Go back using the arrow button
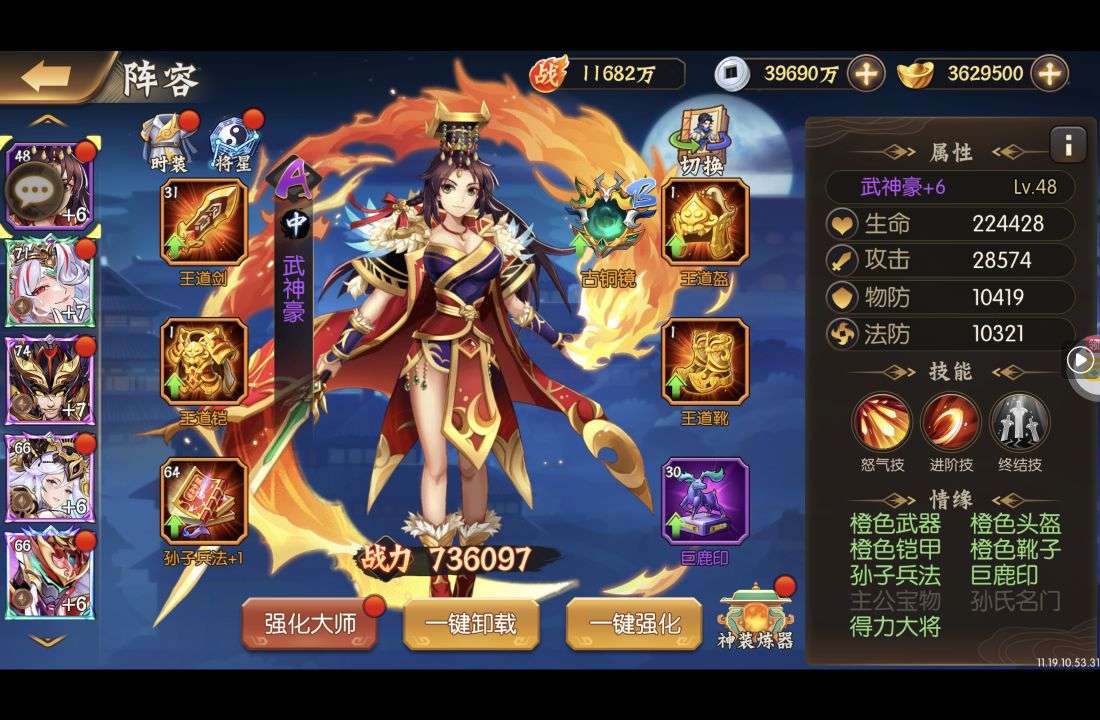Viewport: 1100px width, 720px height. coord(47,77)
